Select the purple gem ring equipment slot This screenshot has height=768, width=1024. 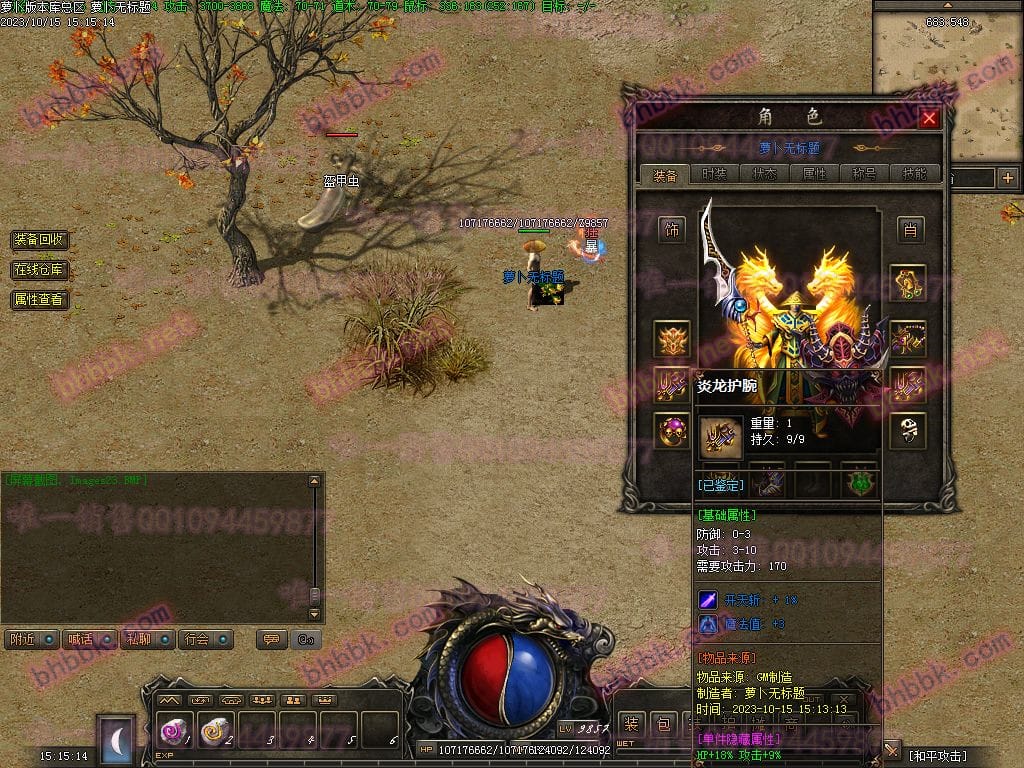point(672,431)
